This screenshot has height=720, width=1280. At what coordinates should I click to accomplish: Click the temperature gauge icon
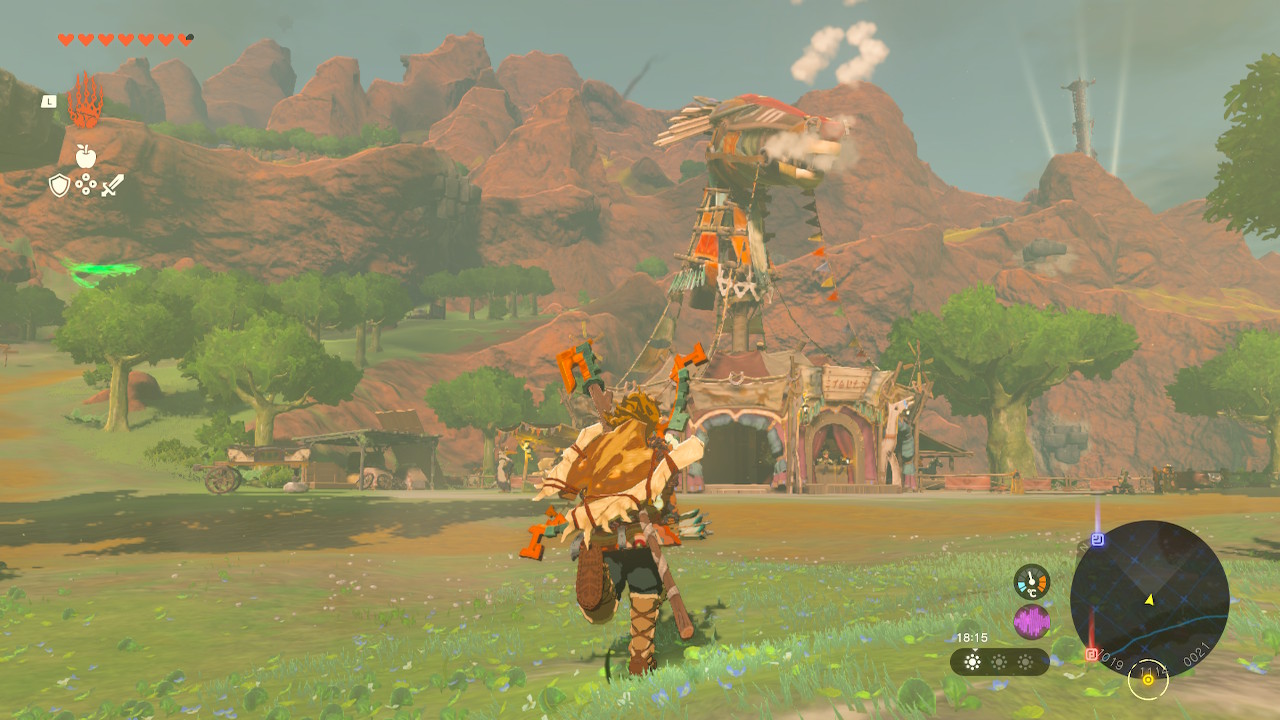(x=1032, y=582)
